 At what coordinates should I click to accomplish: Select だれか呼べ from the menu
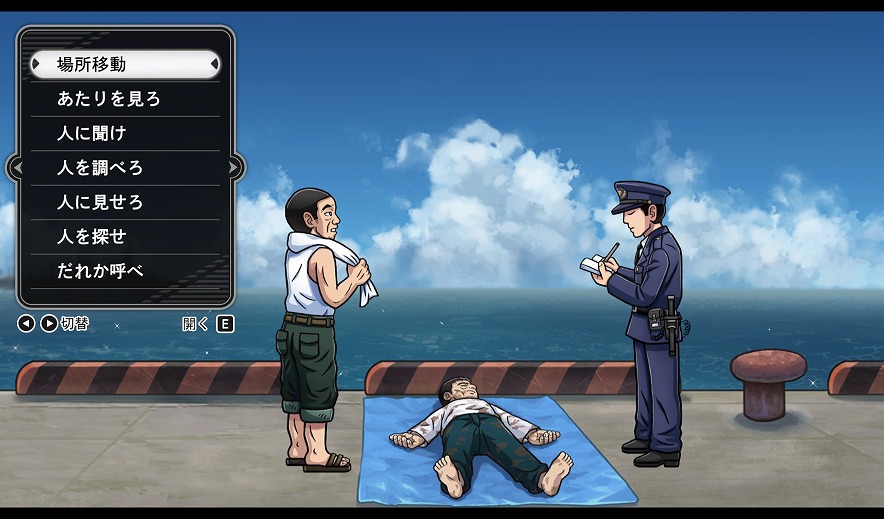pos(125,271)
